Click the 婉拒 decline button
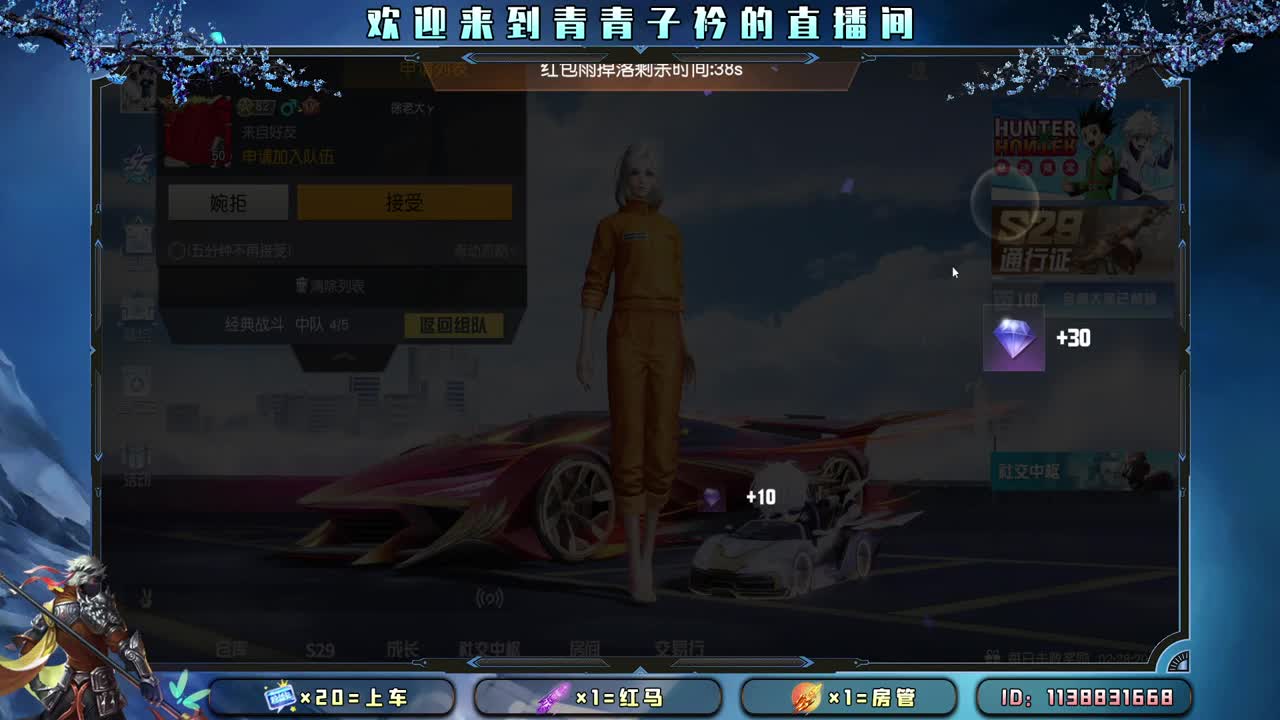Viewport: 1280px width, 720px height. click(229, 202)
